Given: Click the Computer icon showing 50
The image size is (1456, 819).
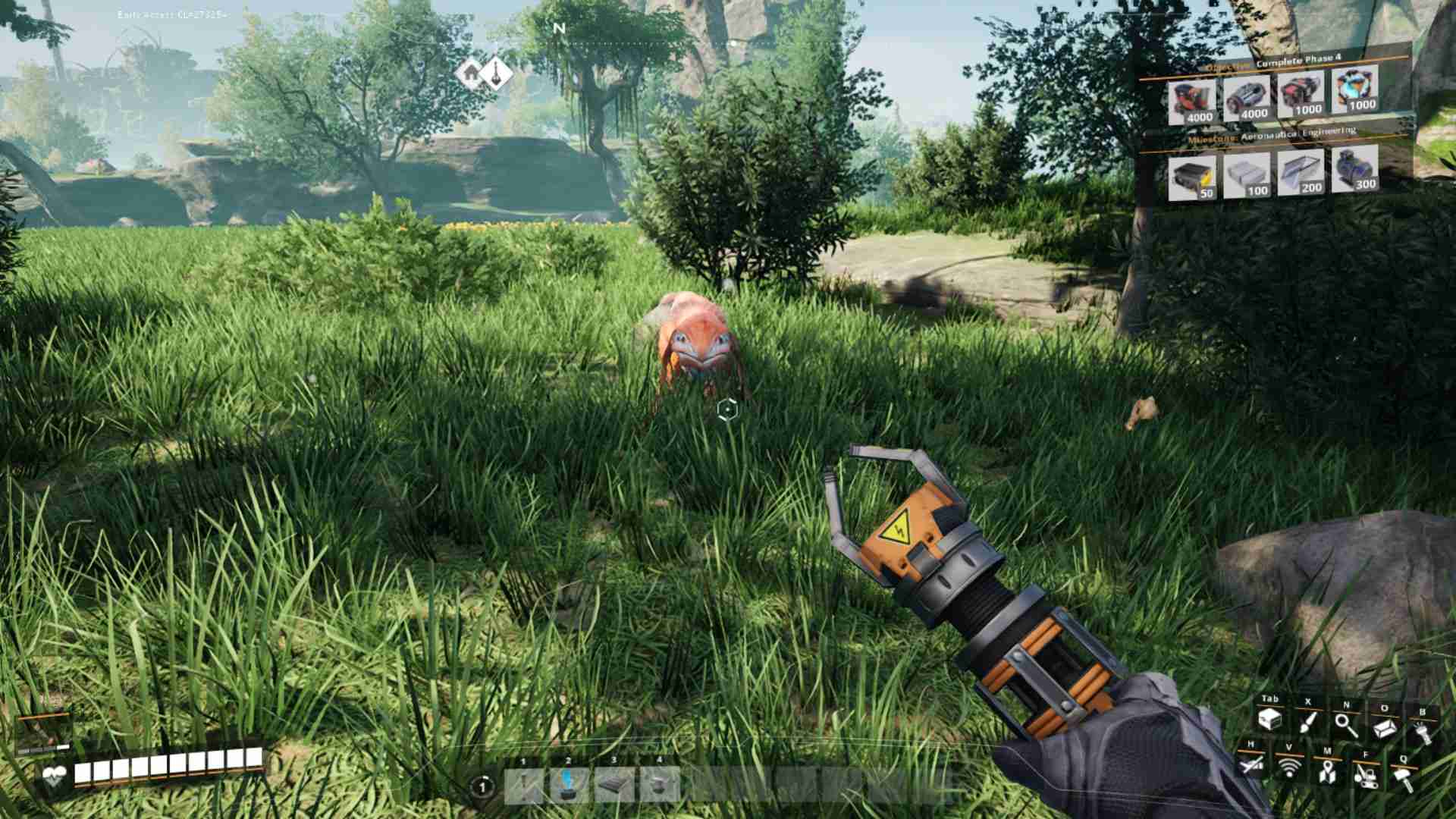Looking at the screenshot, I should click(x=1192, y=176).
